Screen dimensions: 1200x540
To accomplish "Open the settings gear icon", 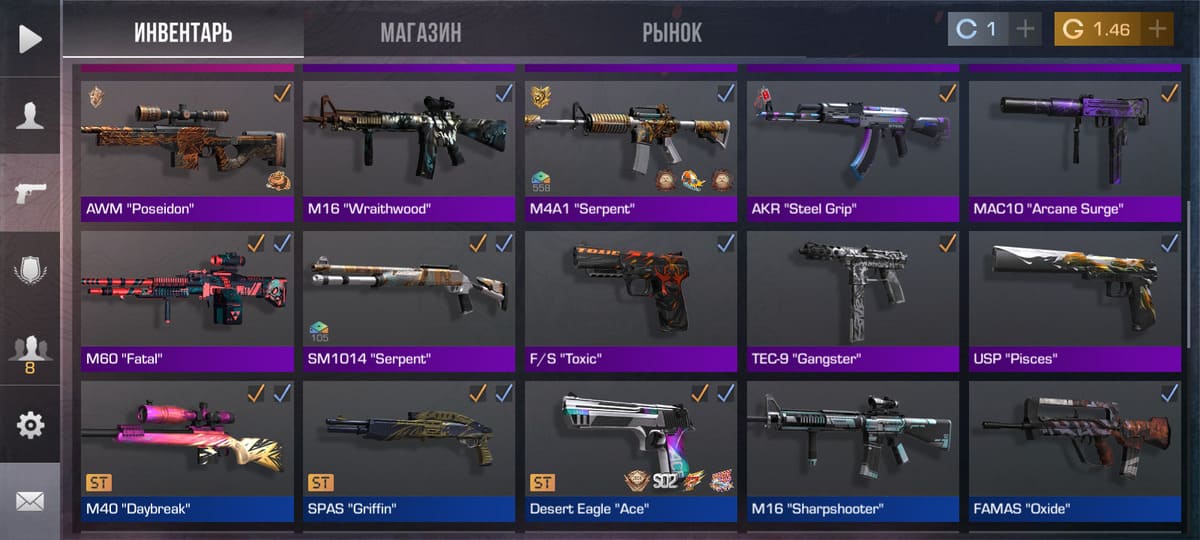I will [30, 425].
